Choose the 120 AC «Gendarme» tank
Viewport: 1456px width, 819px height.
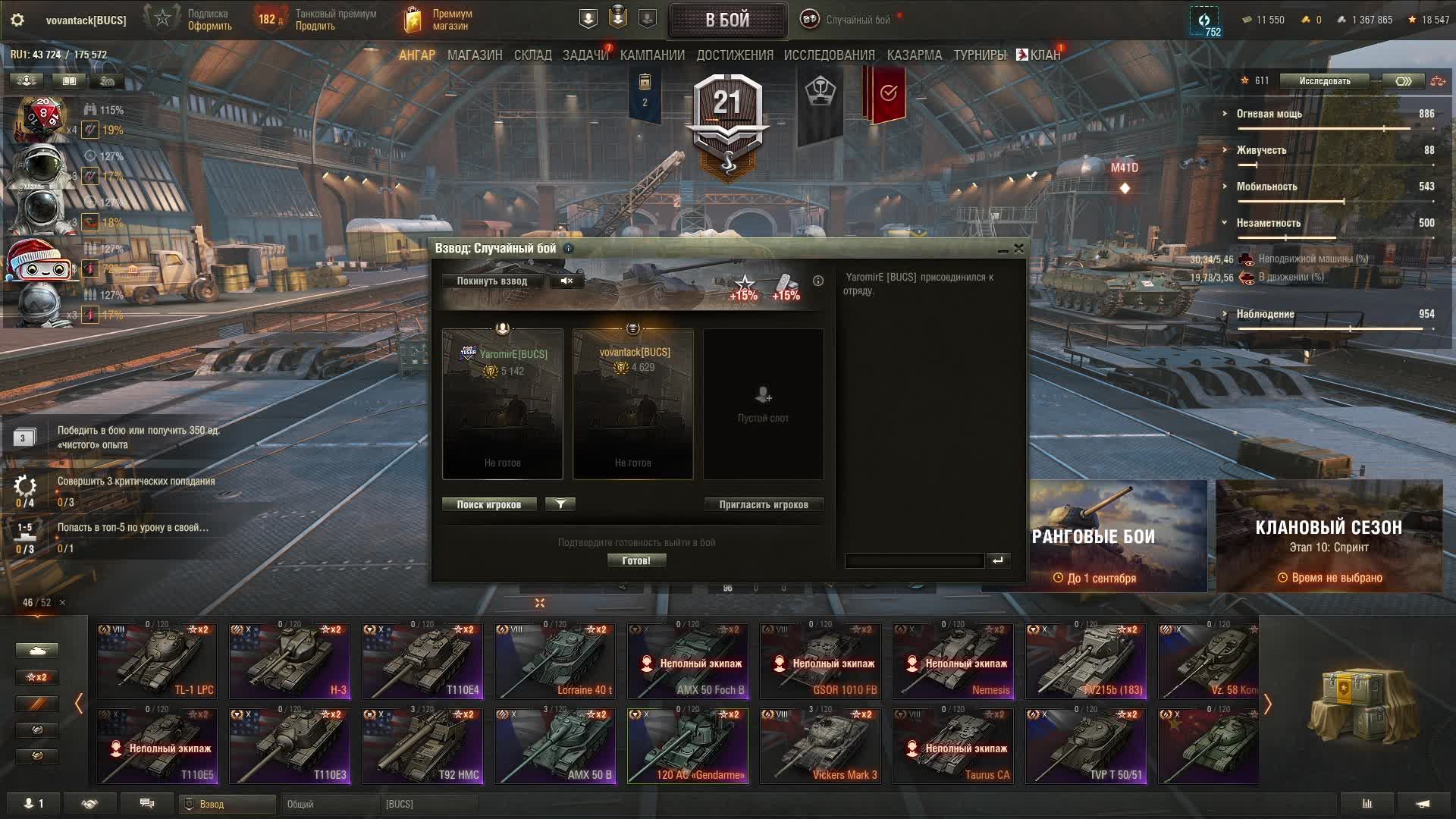point(687,746)
